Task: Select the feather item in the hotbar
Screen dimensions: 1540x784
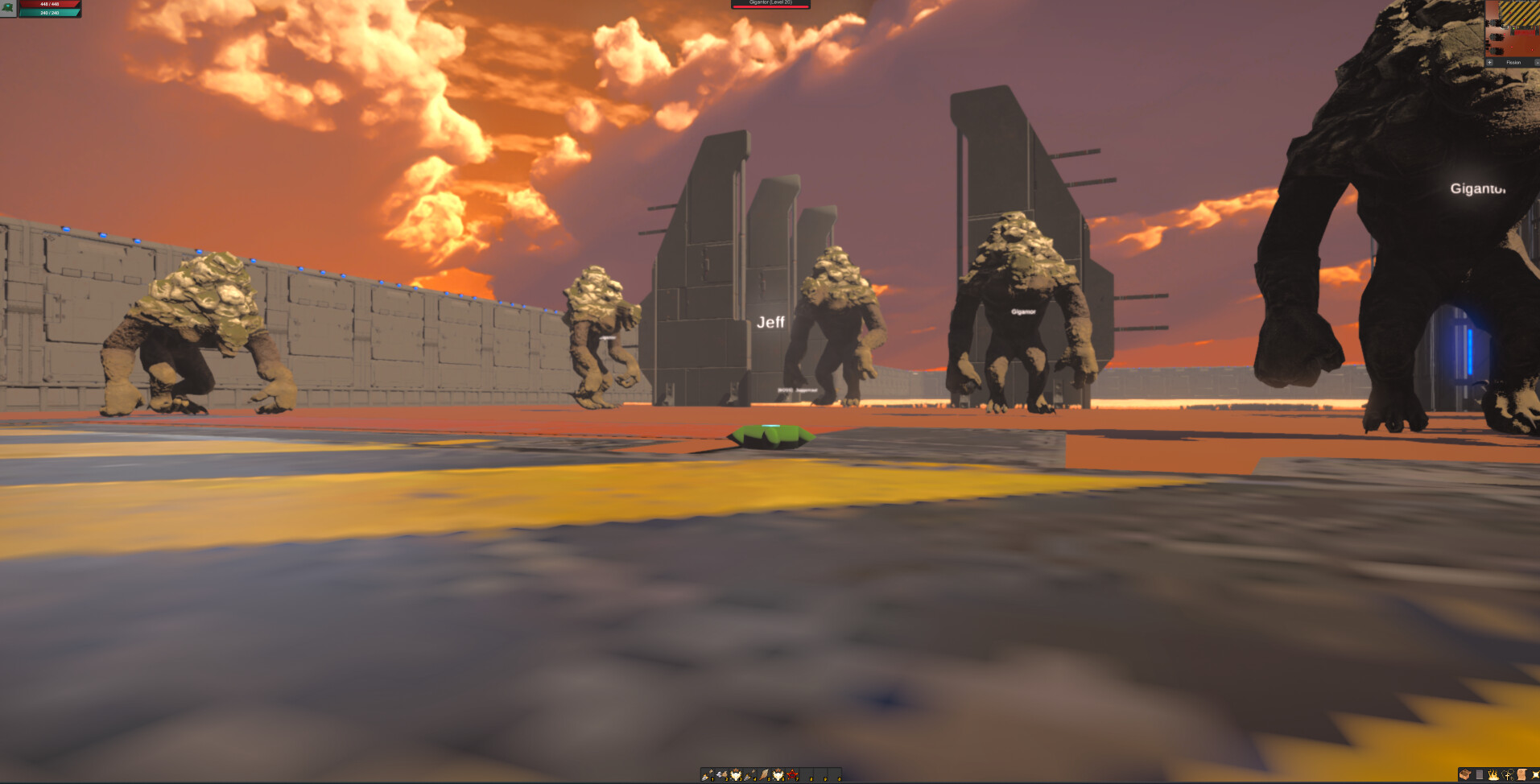Action: click(763, 774)
